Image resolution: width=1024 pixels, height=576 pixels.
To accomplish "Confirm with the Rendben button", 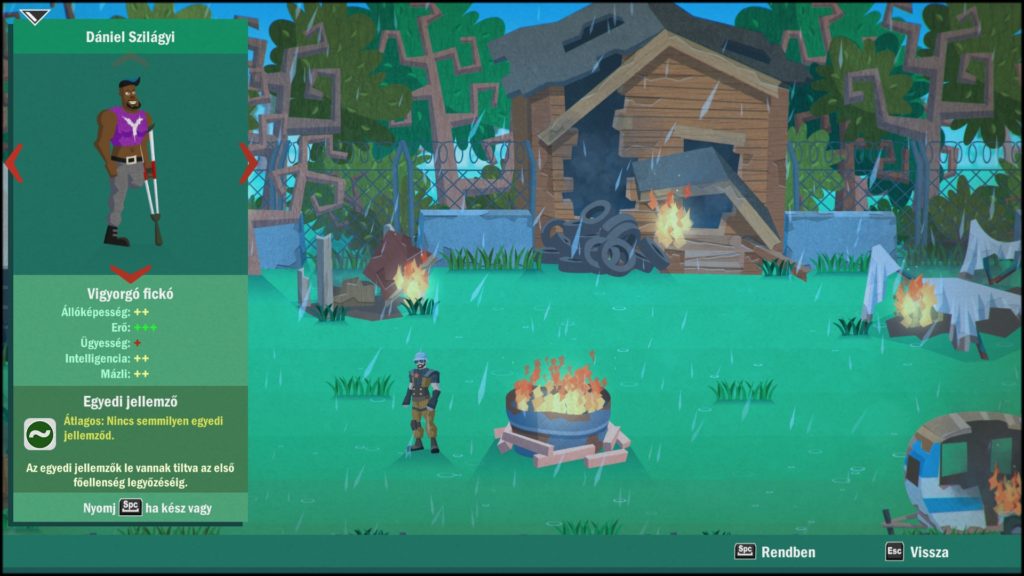I will (x=775, y=551).
